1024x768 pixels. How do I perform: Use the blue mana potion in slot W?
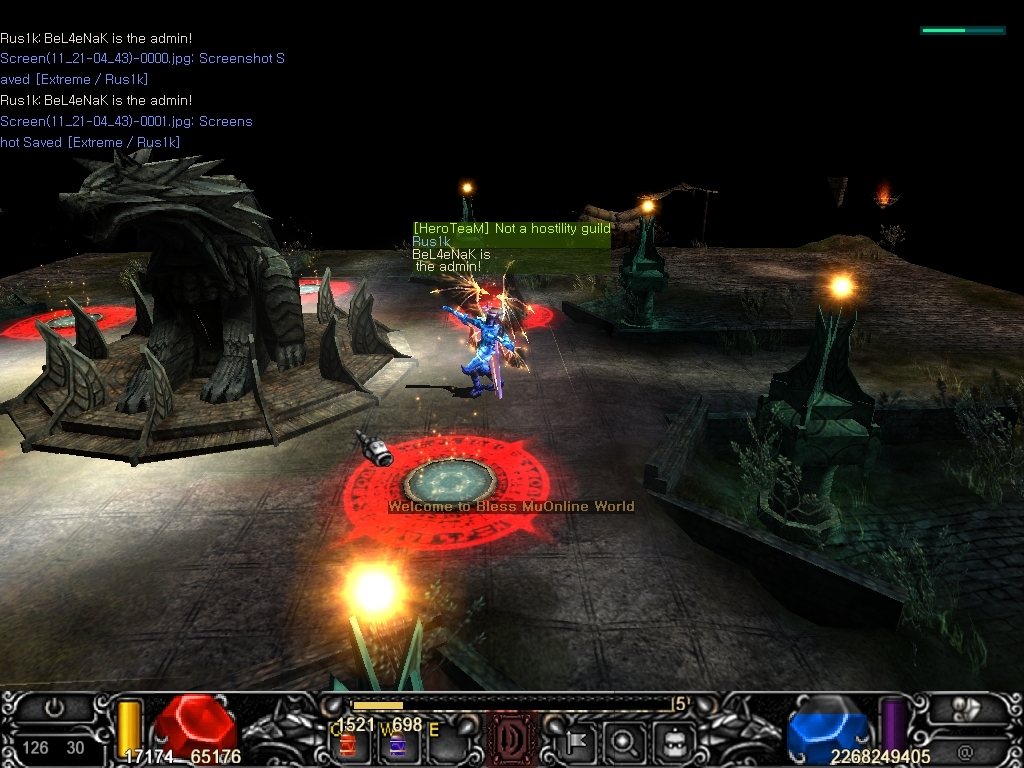point(396,744)
